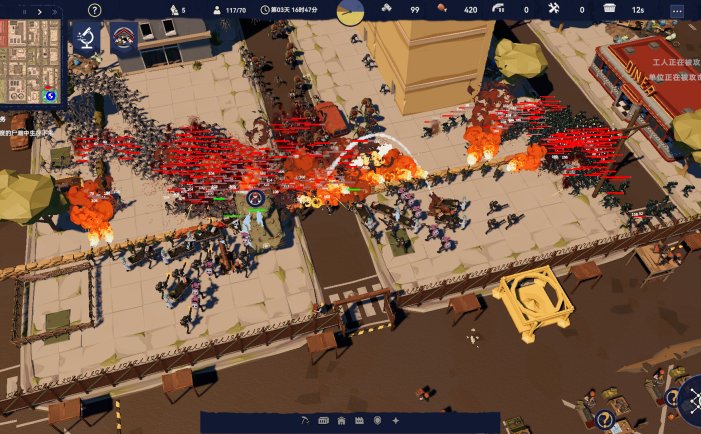Pause the game with the pause control
The width and height of the screenshot is (701, 434).
click(24, 10)
